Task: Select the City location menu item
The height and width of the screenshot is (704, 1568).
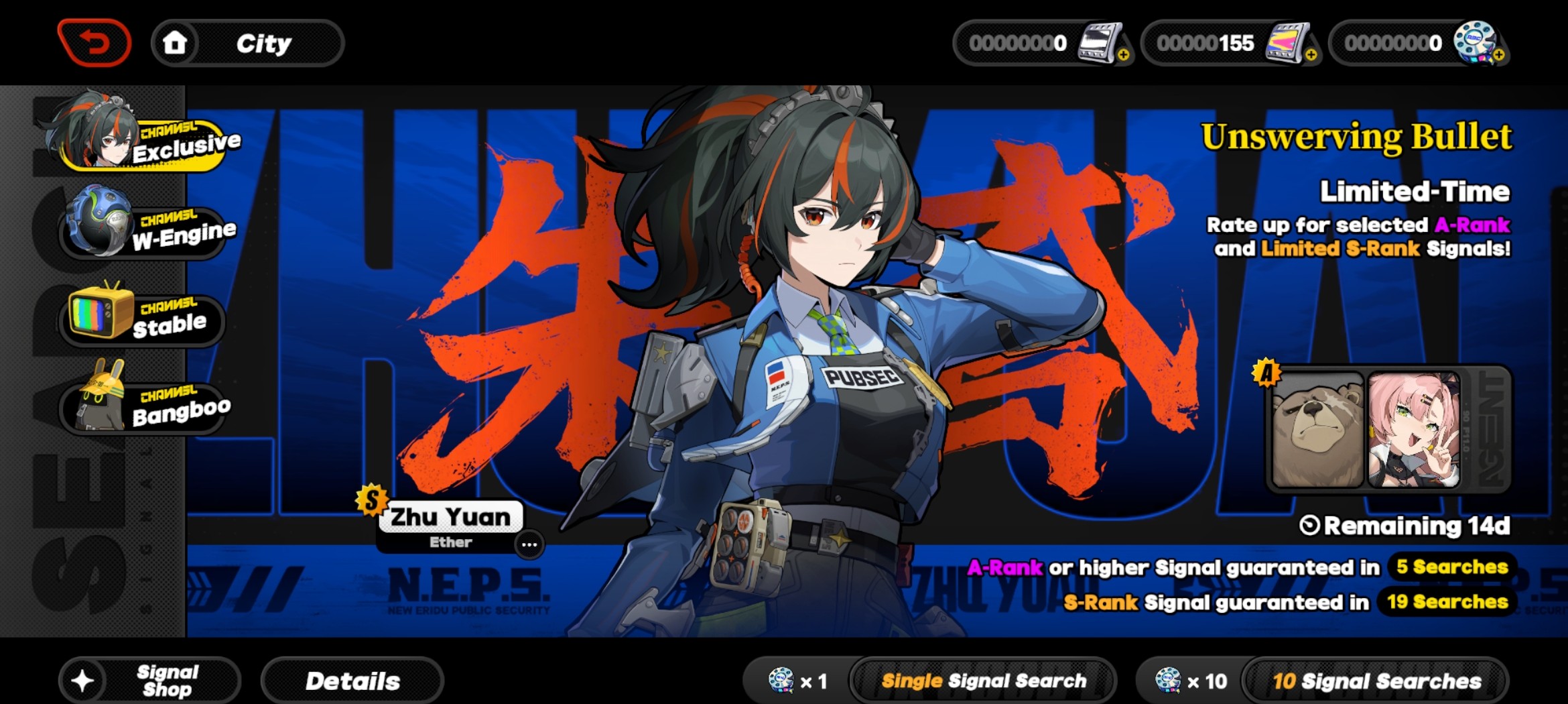Action: pos(263,42)
